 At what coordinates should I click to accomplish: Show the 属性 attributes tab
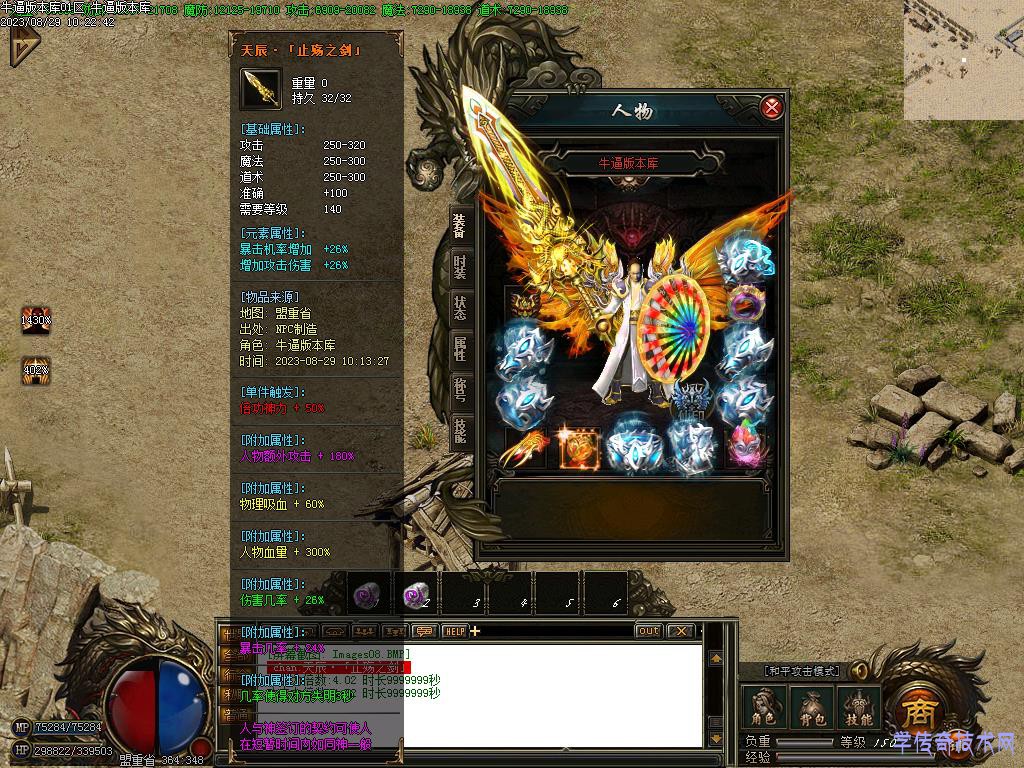[x=459, y=348]
